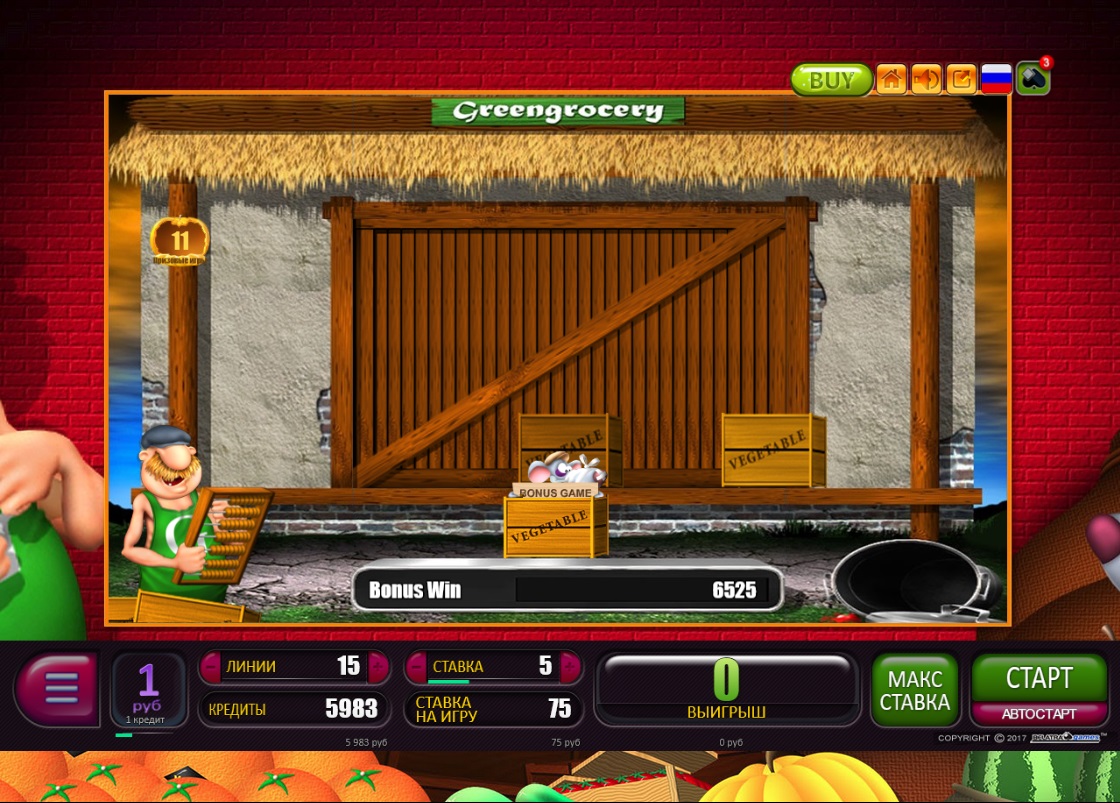Hit the green Старт button
Screen dimensions: 1120x803
pyautogui.click(x=1039, y=679)
